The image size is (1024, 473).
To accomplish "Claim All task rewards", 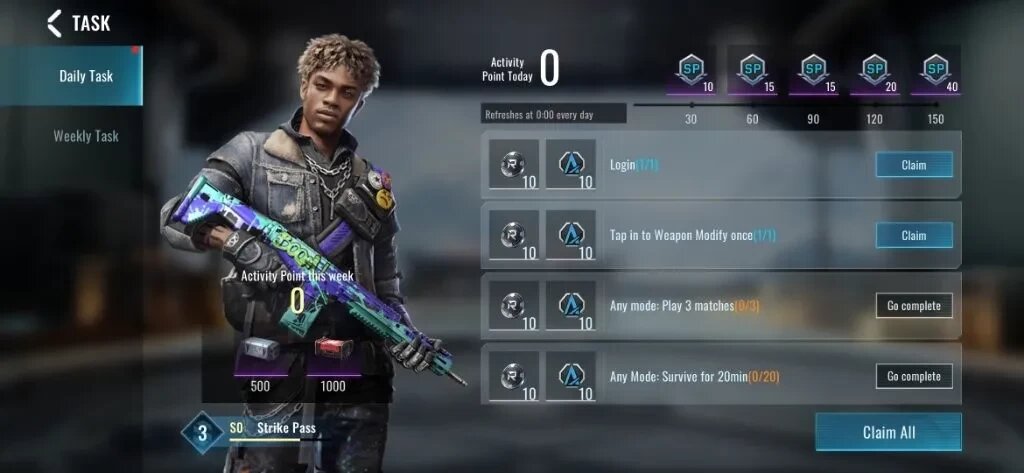I will tap(888, 432).
